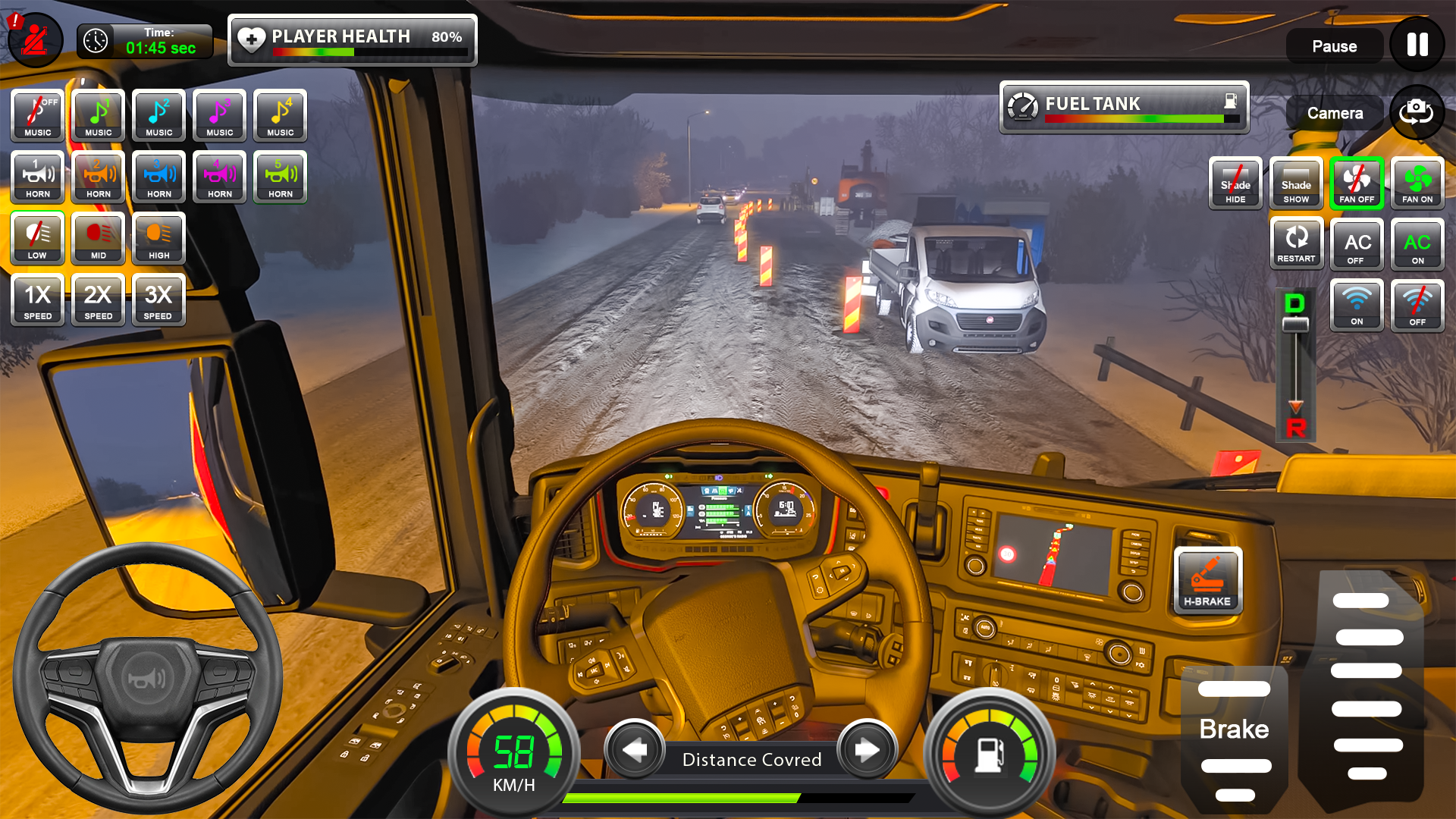Viewport: 1456px width, 819px height.
Task: Select 3X speed multiplier
Action: point(158,300)
